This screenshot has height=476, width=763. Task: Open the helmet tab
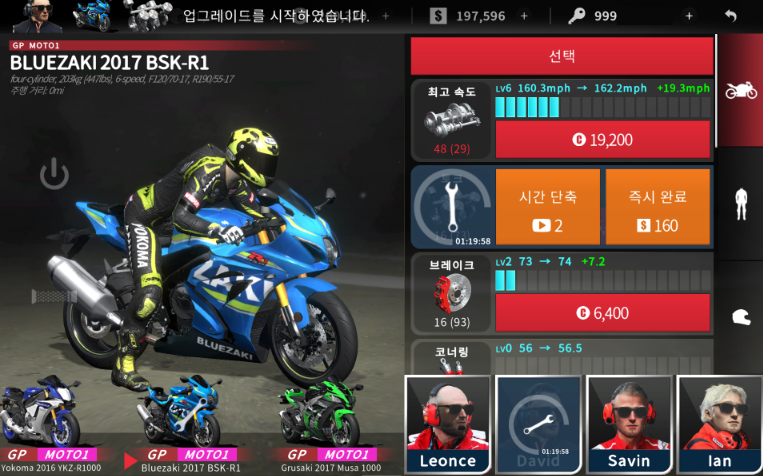coord(740,316)
